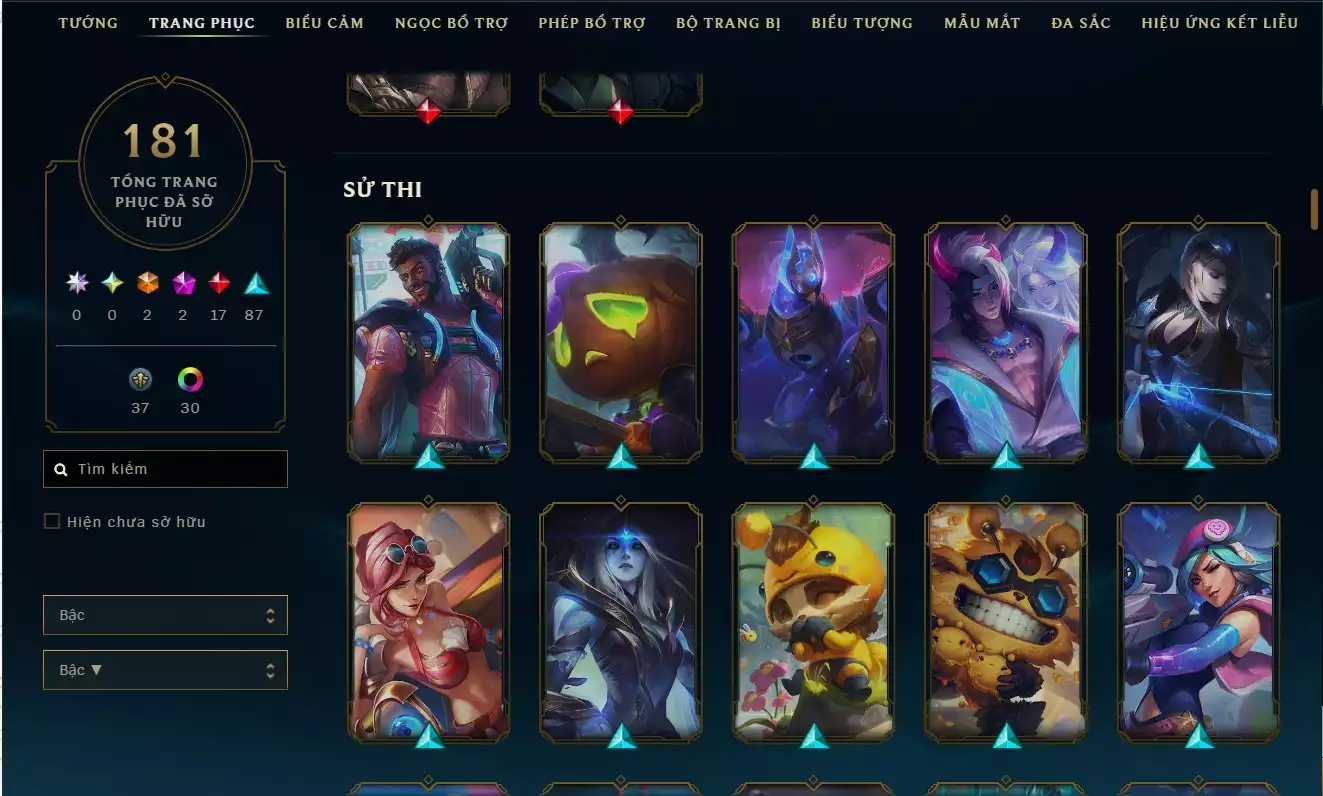The width and height of the screenshot is (1323, 796).
Task: Open the BIỂU CẢM section
Action: [323, 22]
